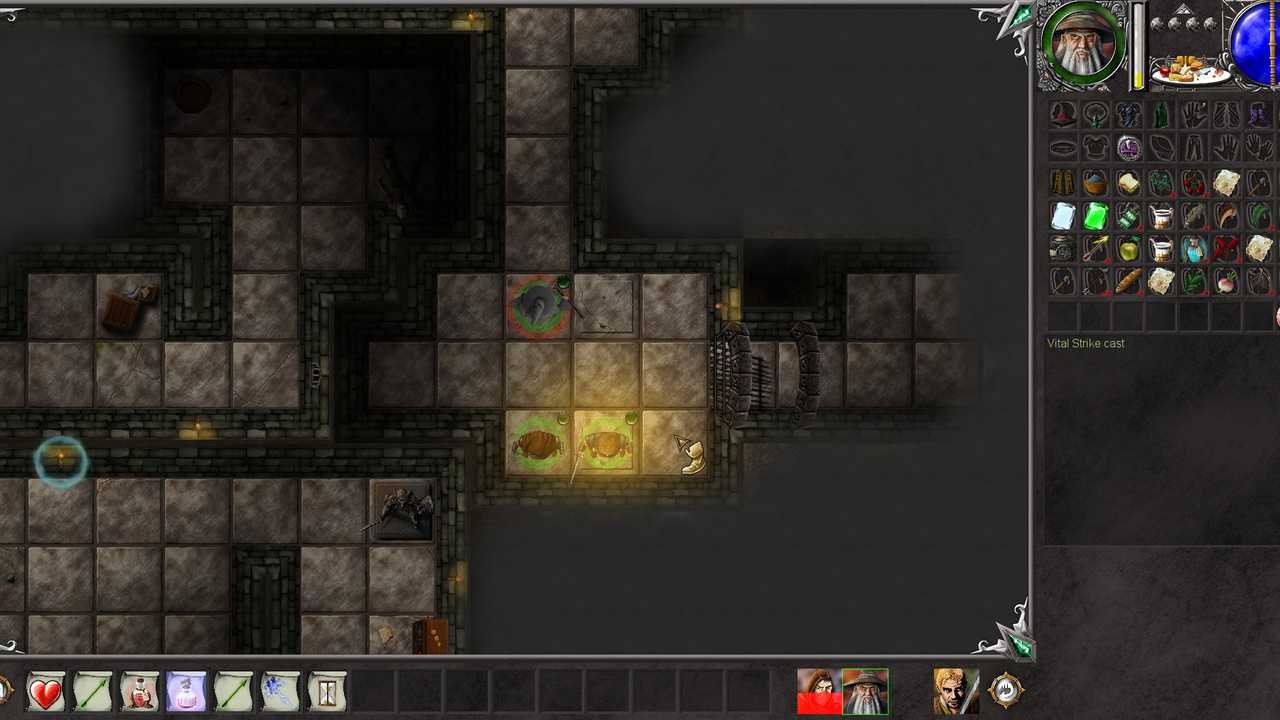Select the red-masked party member portrait

point(818,692)
